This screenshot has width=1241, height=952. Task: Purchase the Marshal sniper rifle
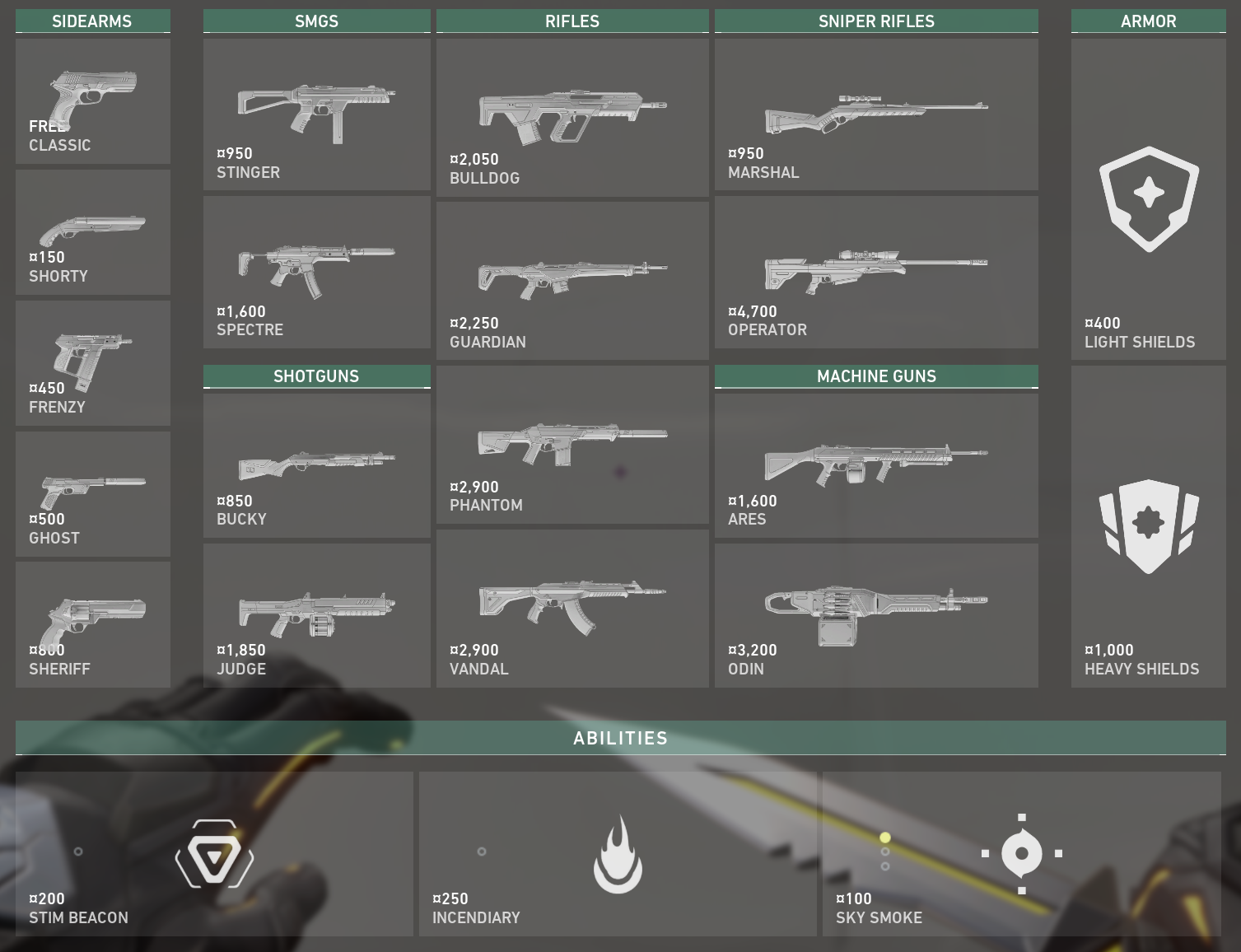(876, 114)
